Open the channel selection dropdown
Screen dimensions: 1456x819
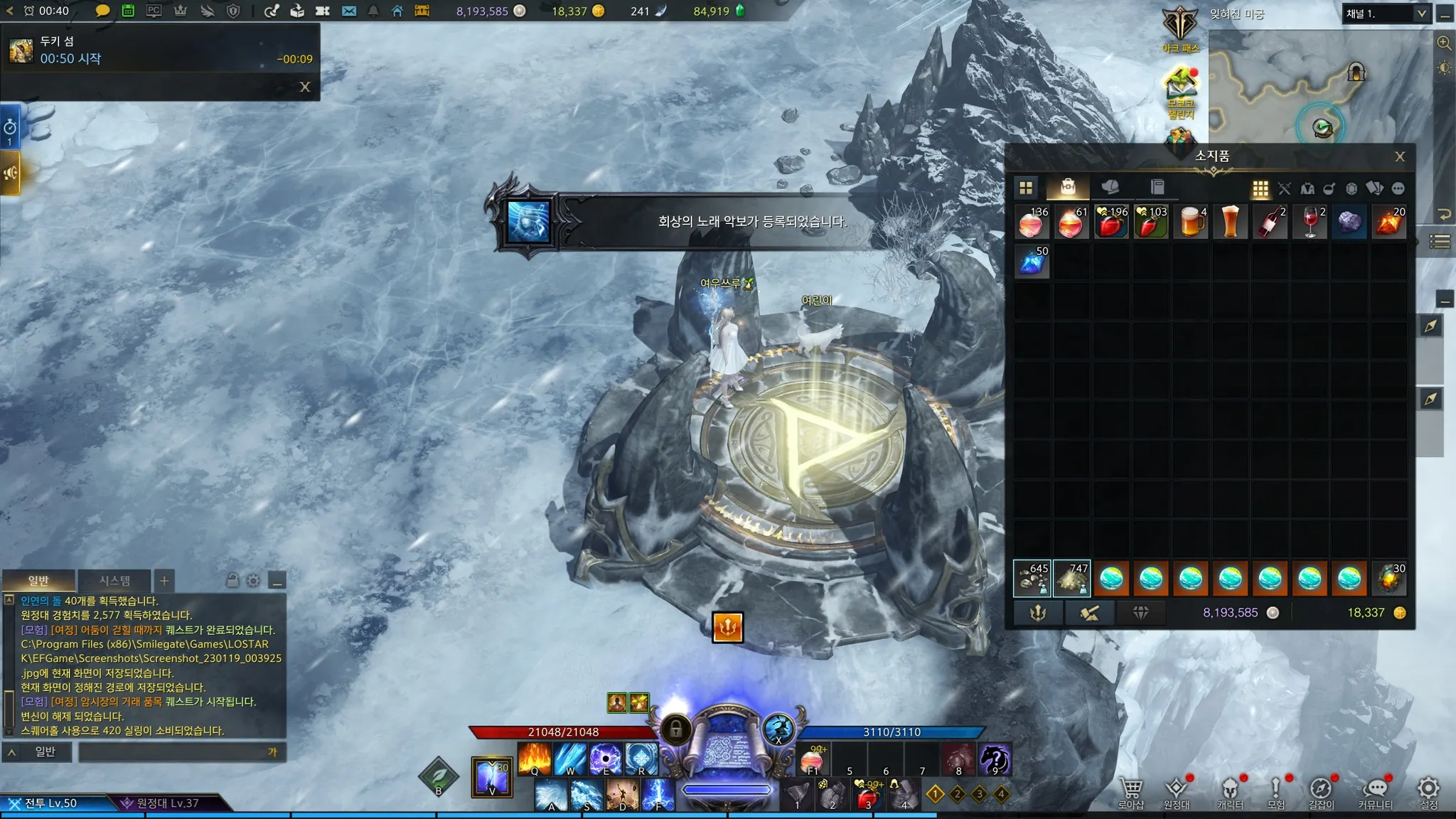[x=1421, y=14]
